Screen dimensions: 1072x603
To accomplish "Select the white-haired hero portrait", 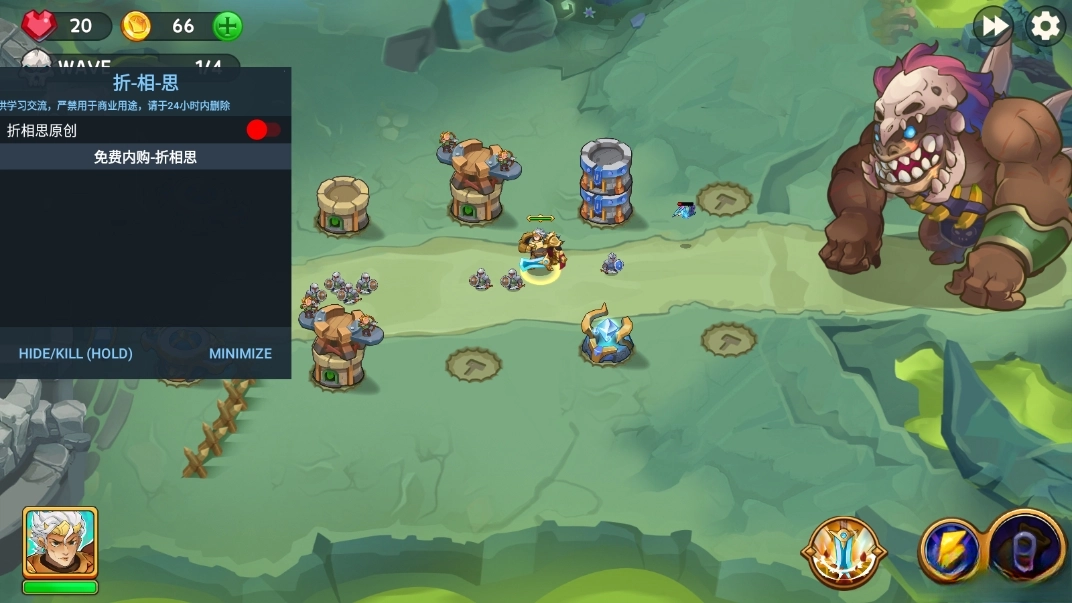I will point(60,542).
